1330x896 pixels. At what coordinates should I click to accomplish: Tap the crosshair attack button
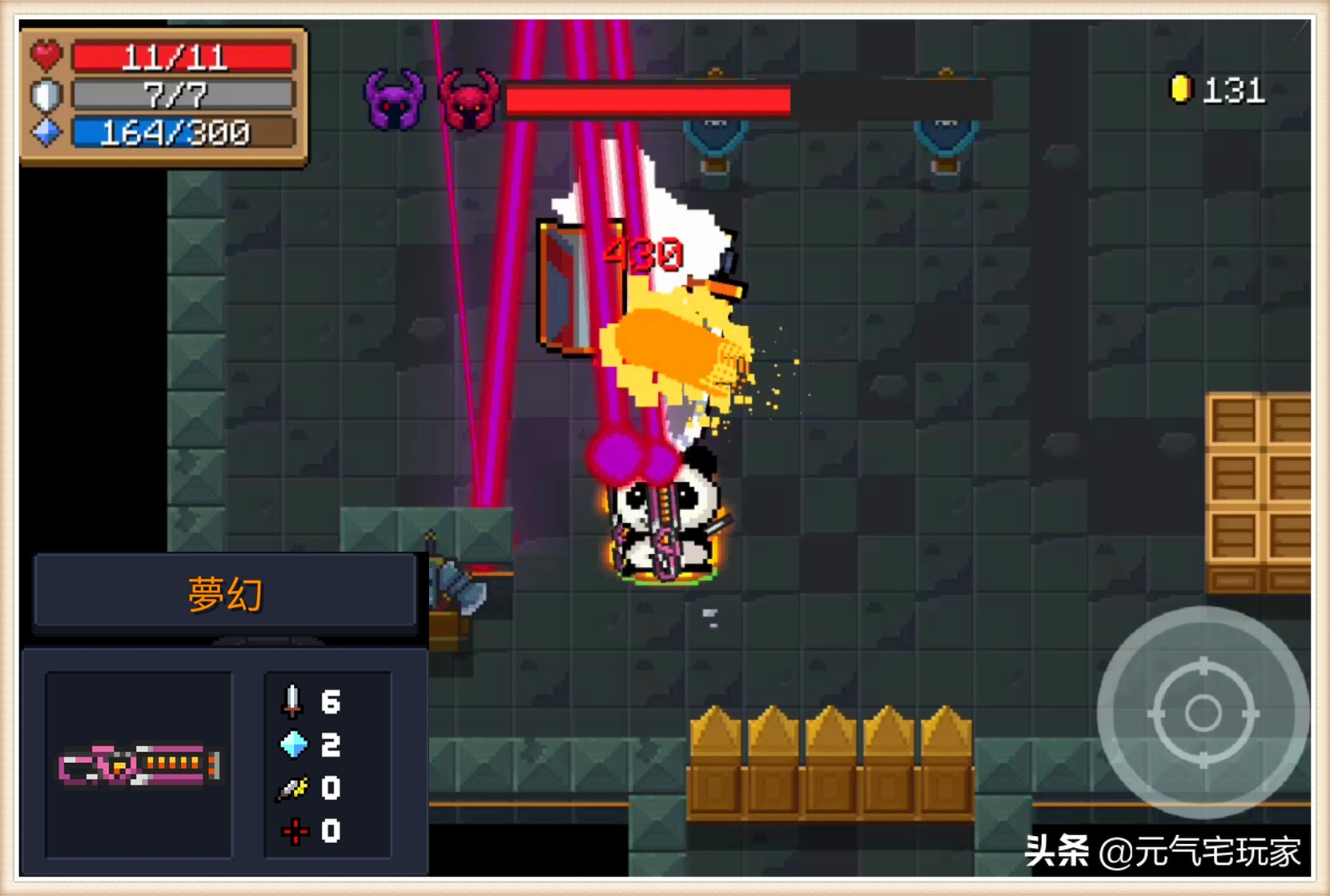(1202, 712)
